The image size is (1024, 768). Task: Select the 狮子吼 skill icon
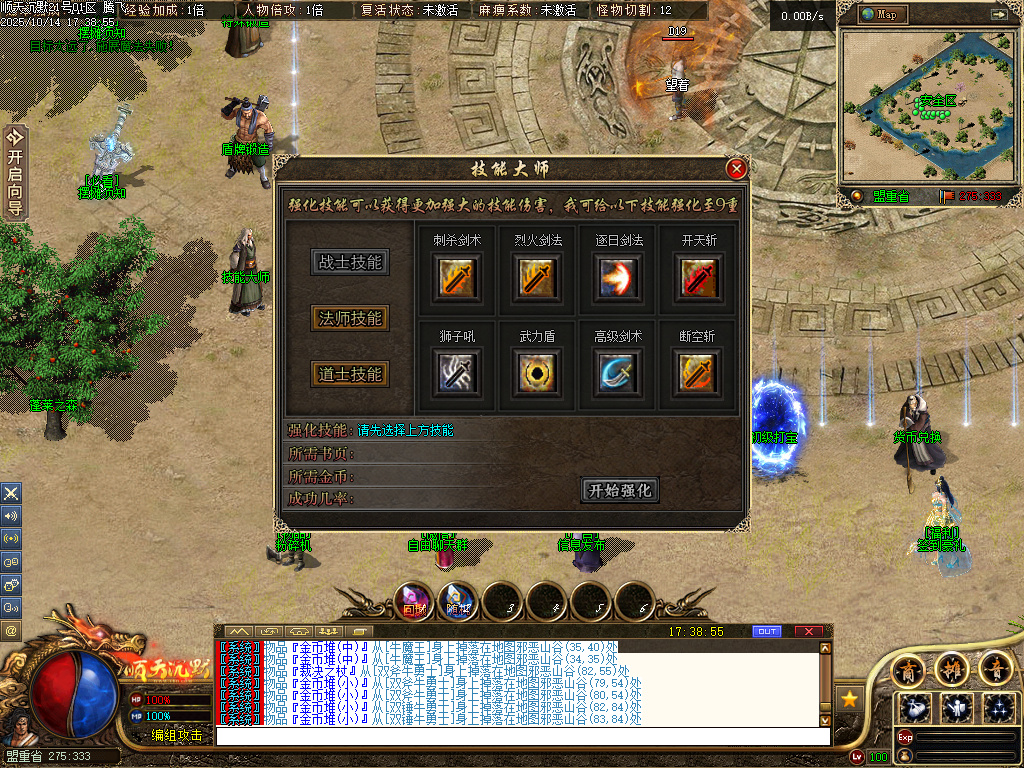point(457,373)
